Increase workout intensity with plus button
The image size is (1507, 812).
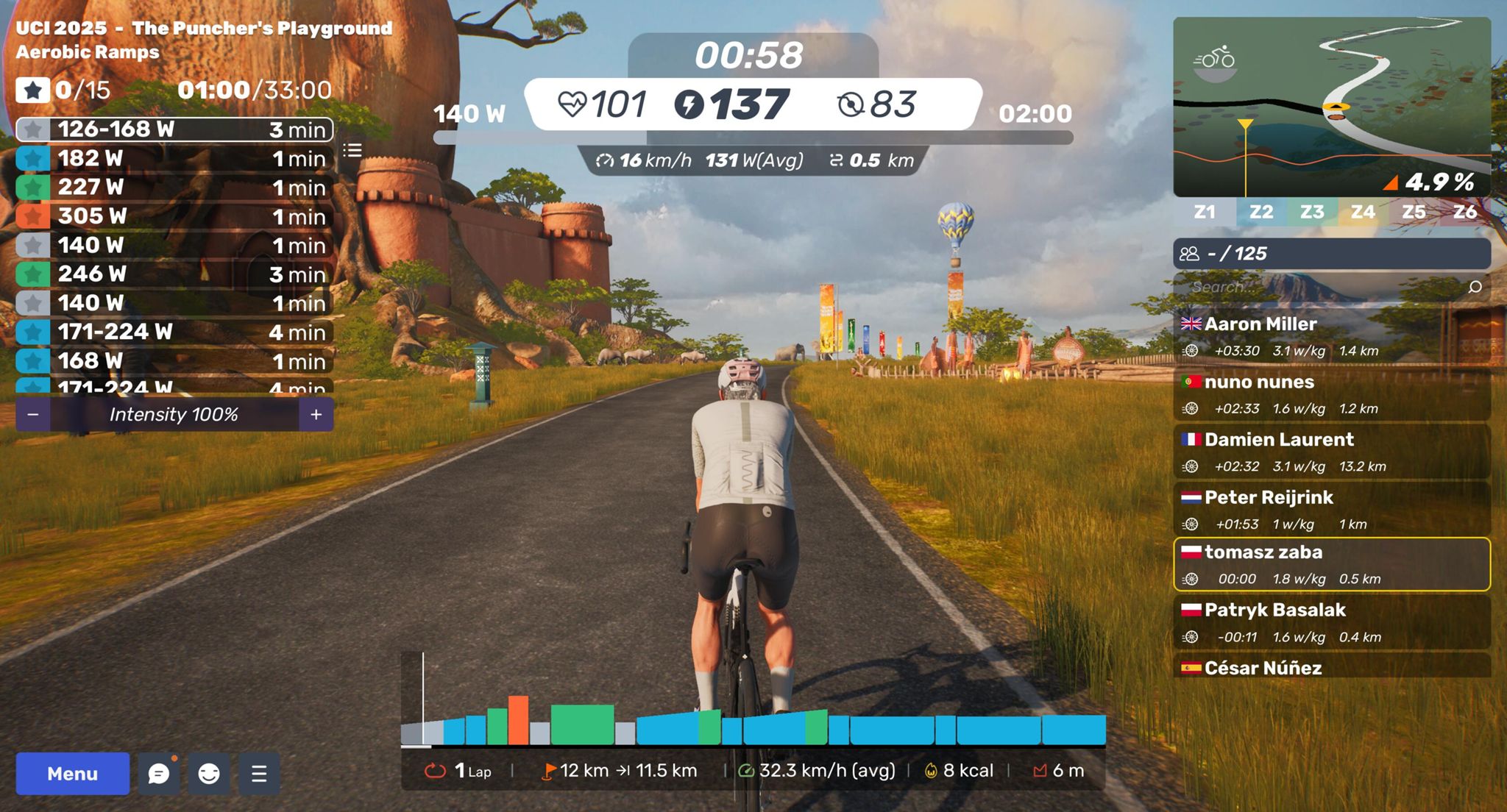pyautogui.click(x=316, y=415)
